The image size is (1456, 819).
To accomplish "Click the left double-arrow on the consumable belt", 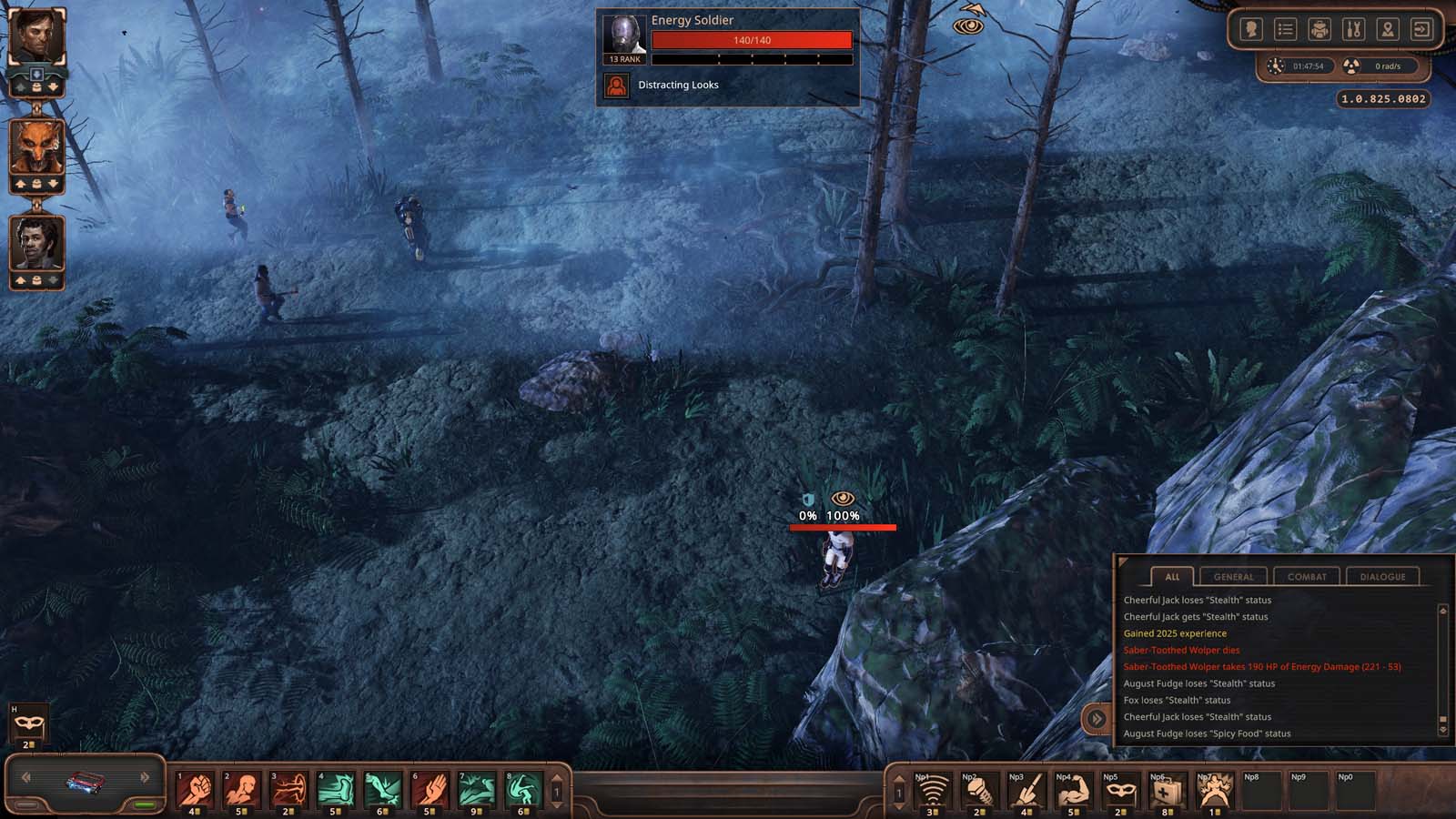I will pos(25,777).
